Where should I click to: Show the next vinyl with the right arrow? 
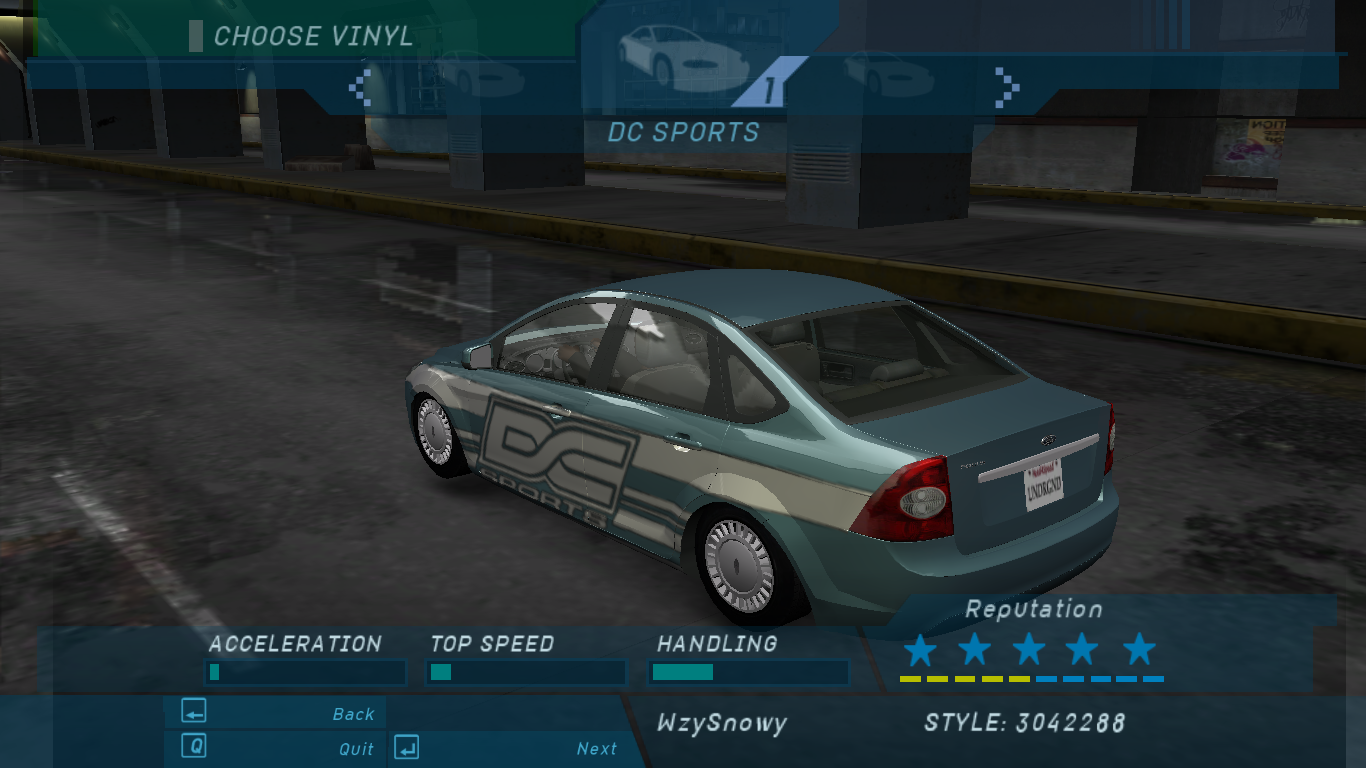tap(1007, 88)
